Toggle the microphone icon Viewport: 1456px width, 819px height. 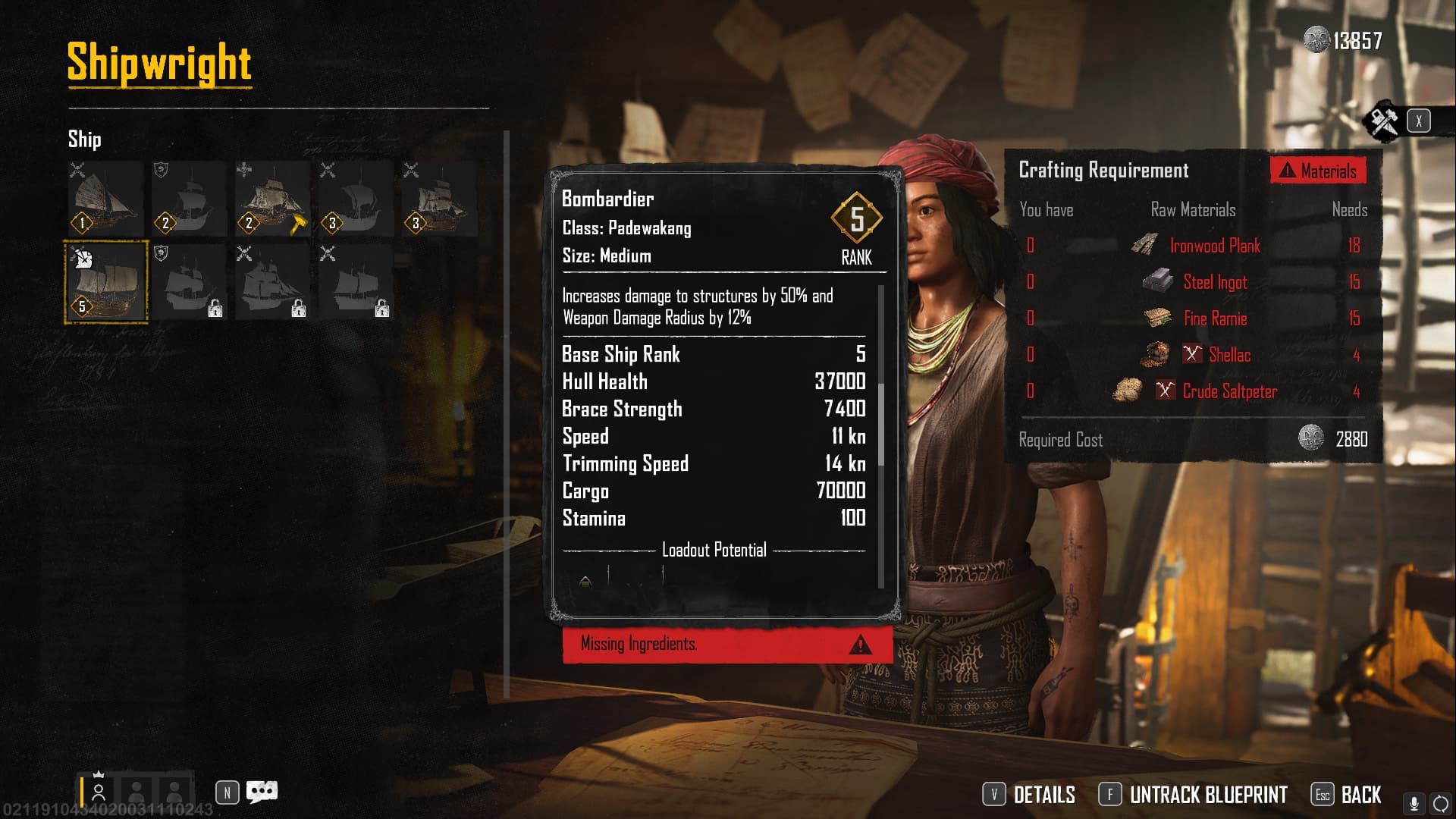click(1414, 803)
